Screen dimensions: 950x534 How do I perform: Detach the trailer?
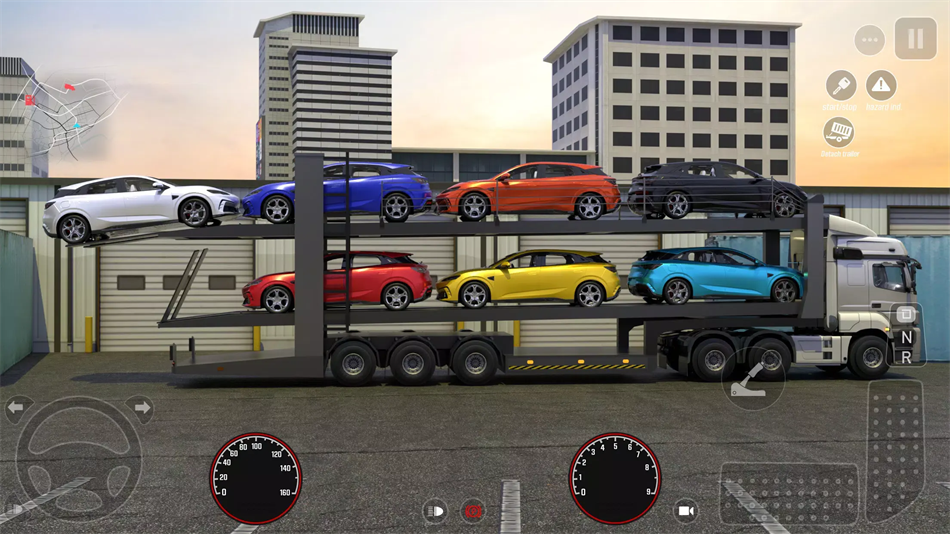click(x=839, y=132)
